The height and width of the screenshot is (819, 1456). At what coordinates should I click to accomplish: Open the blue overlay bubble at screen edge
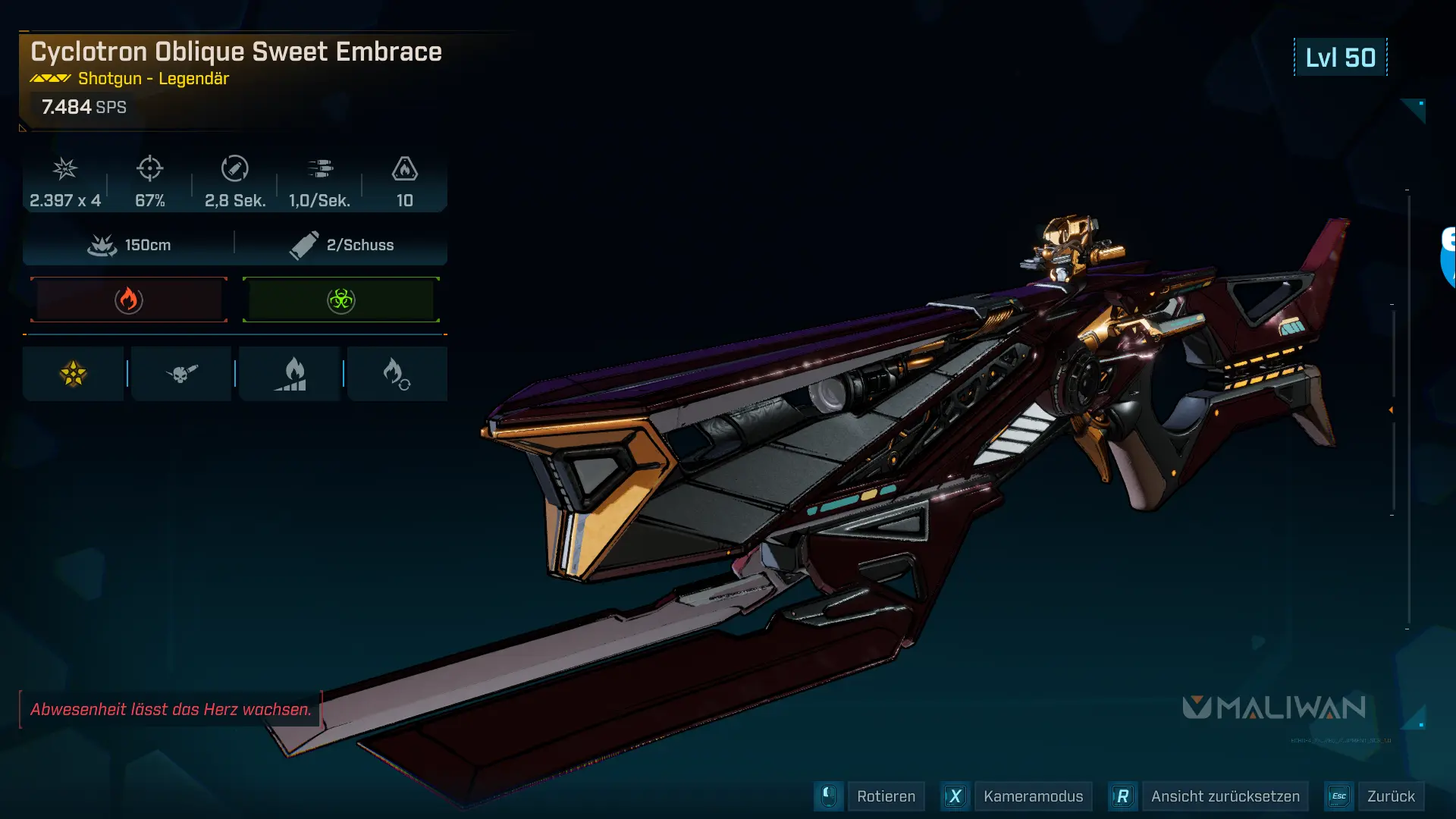click(x=1448, y=258)
